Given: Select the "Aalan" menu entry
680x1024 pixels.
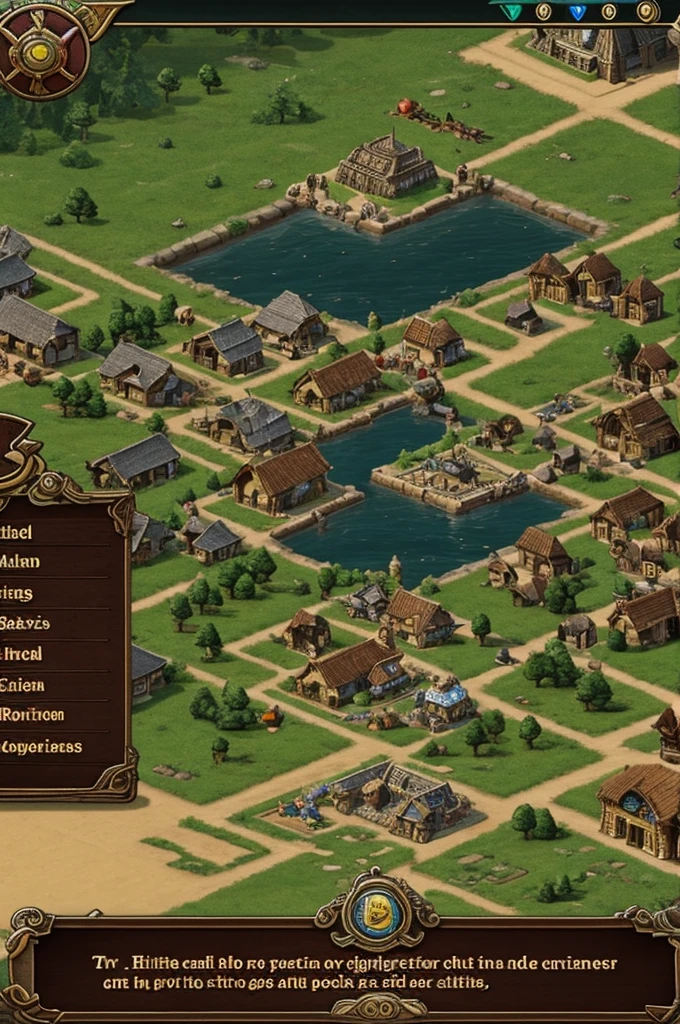Looking at the screenshot, I should click(x=22, y=561).
